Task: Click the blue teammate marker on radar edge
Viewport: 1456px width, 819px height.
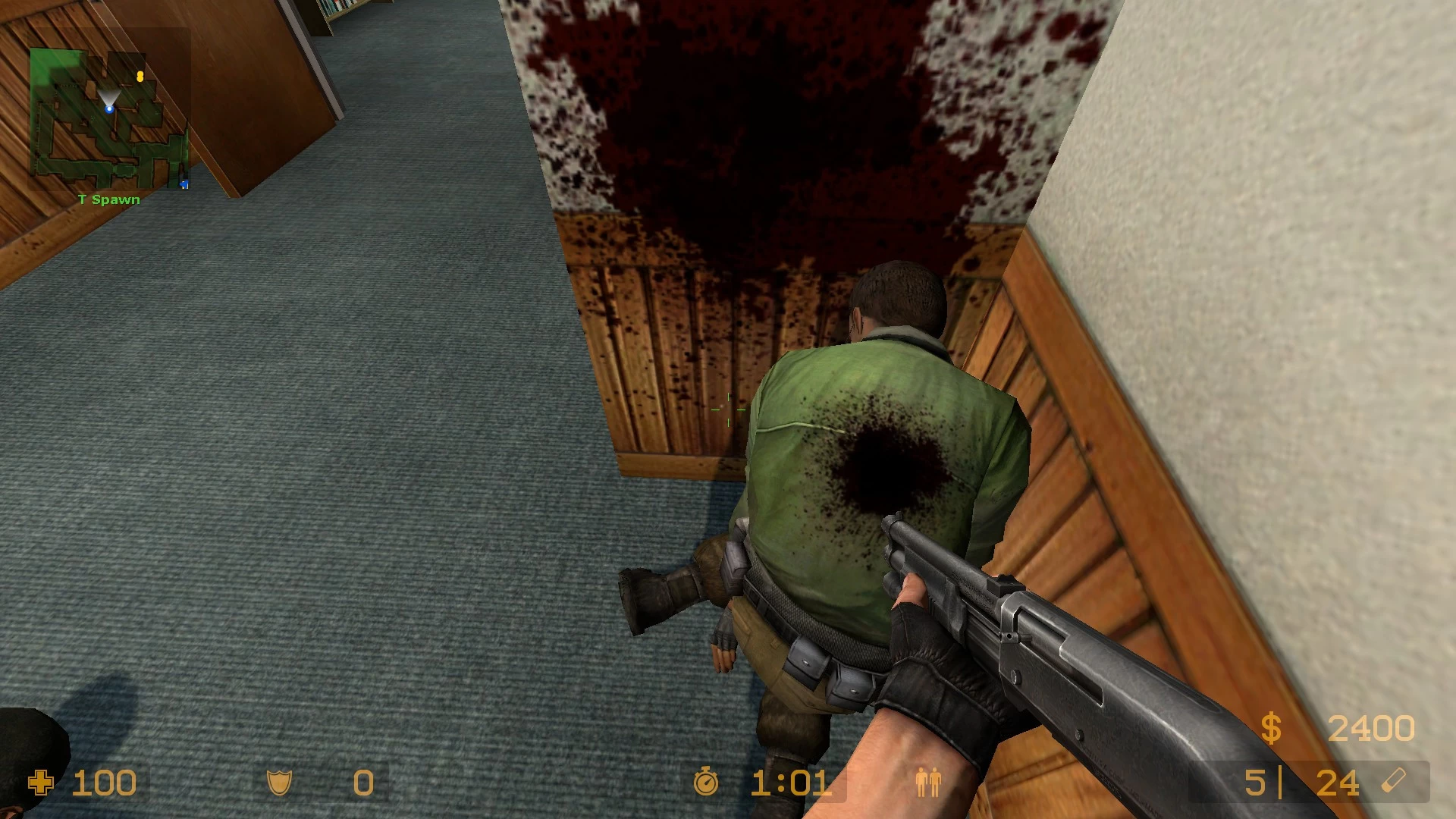Action: [184, 184]
